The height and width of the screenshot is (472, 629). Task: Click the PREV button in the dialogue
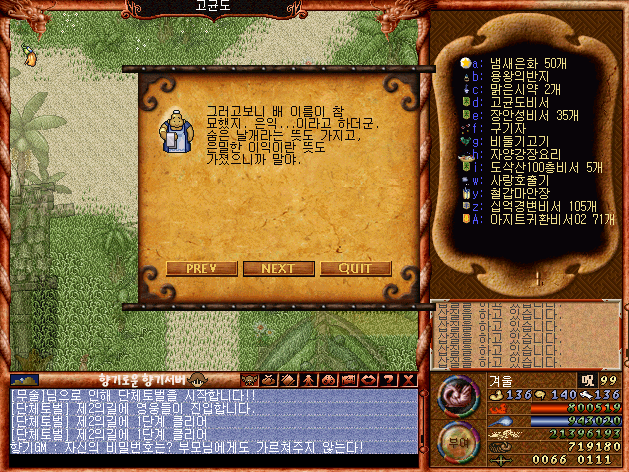201,268
